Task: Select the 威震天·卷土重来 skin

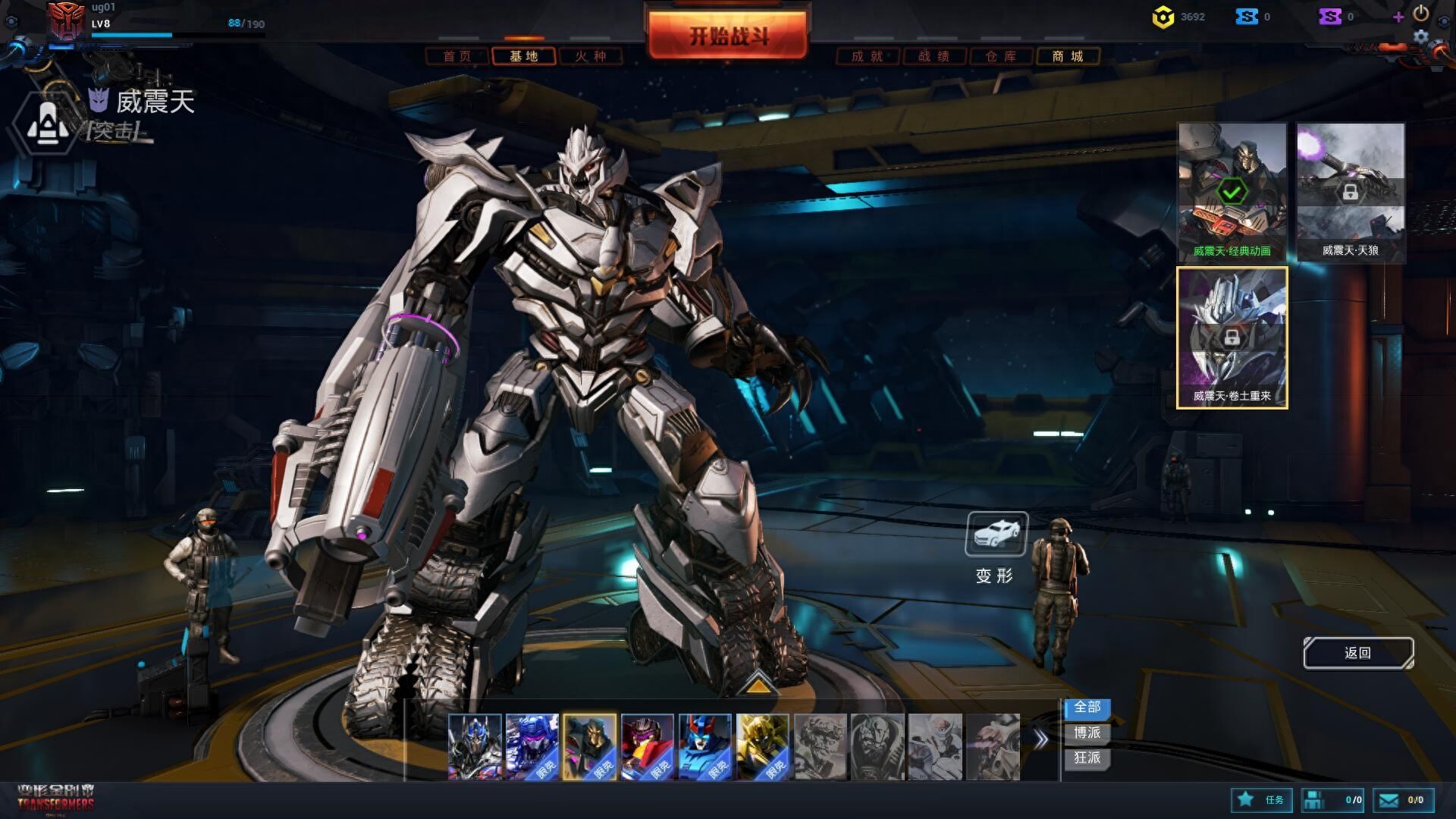Action: (1232, 337)
